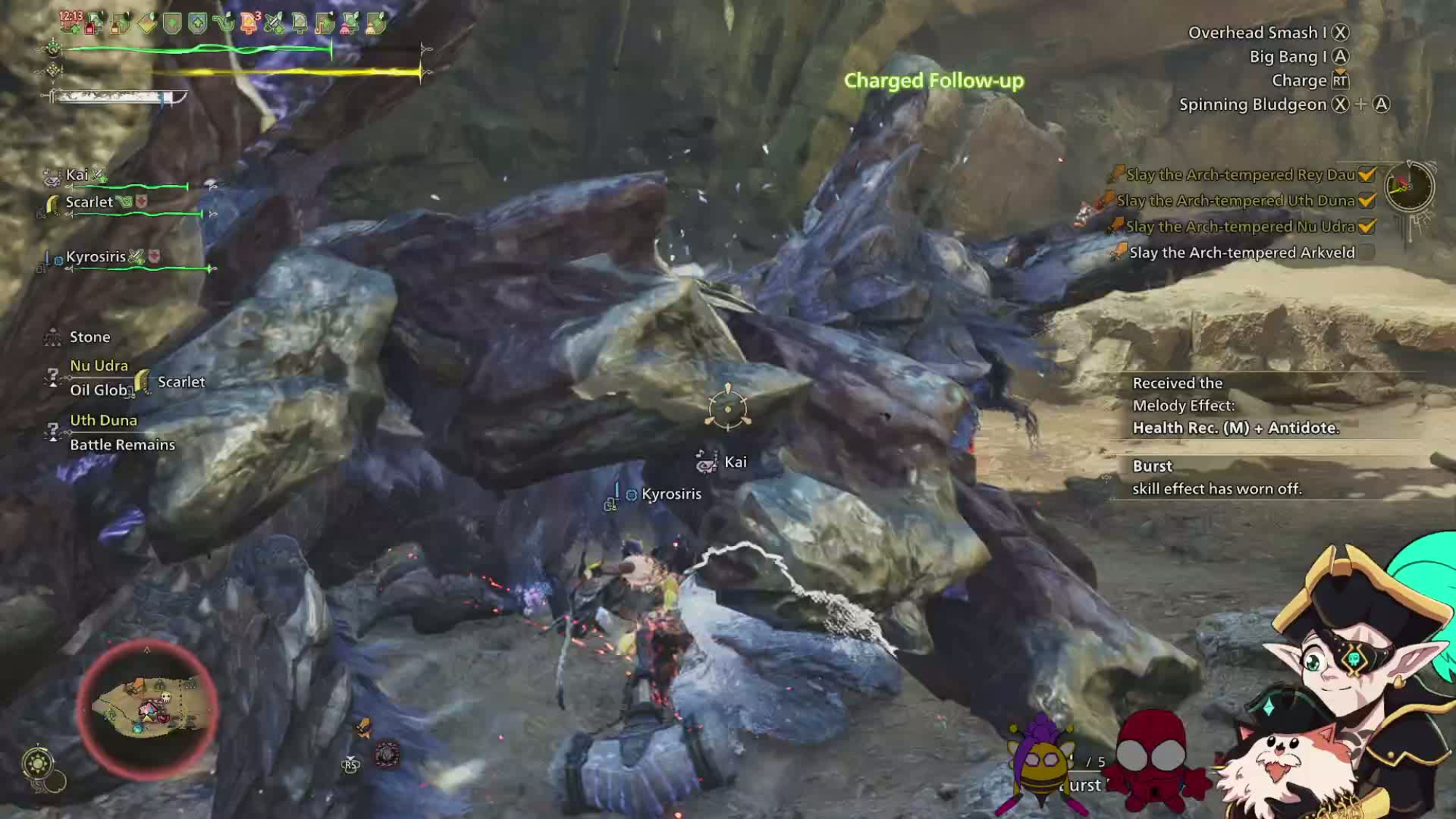Viewport: 1456px width, 819px height.
Task: Select party member Kai in the list
Action: click(77, 175)
